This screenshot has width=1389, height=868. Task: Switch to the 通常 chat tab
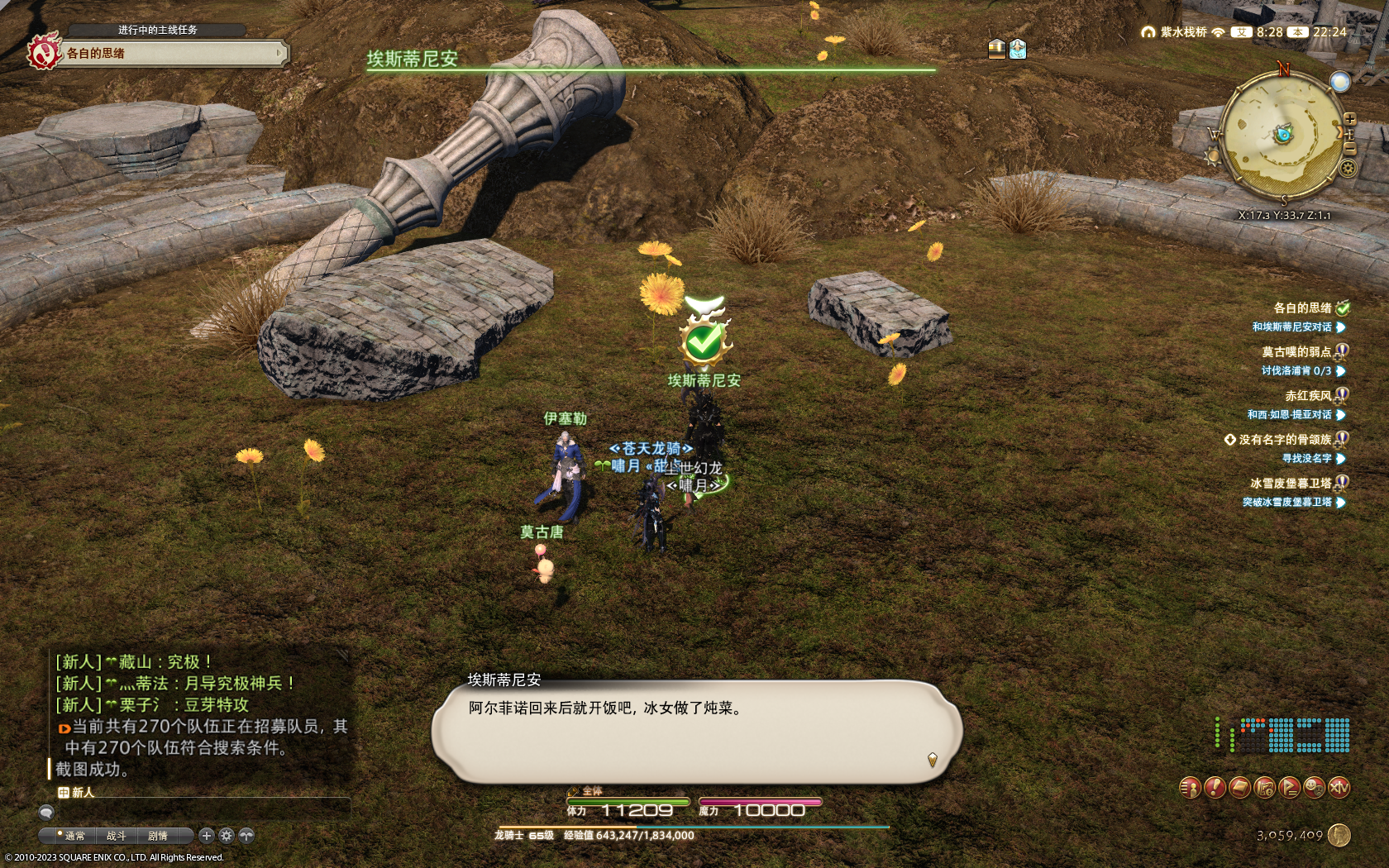coord(74,836)
